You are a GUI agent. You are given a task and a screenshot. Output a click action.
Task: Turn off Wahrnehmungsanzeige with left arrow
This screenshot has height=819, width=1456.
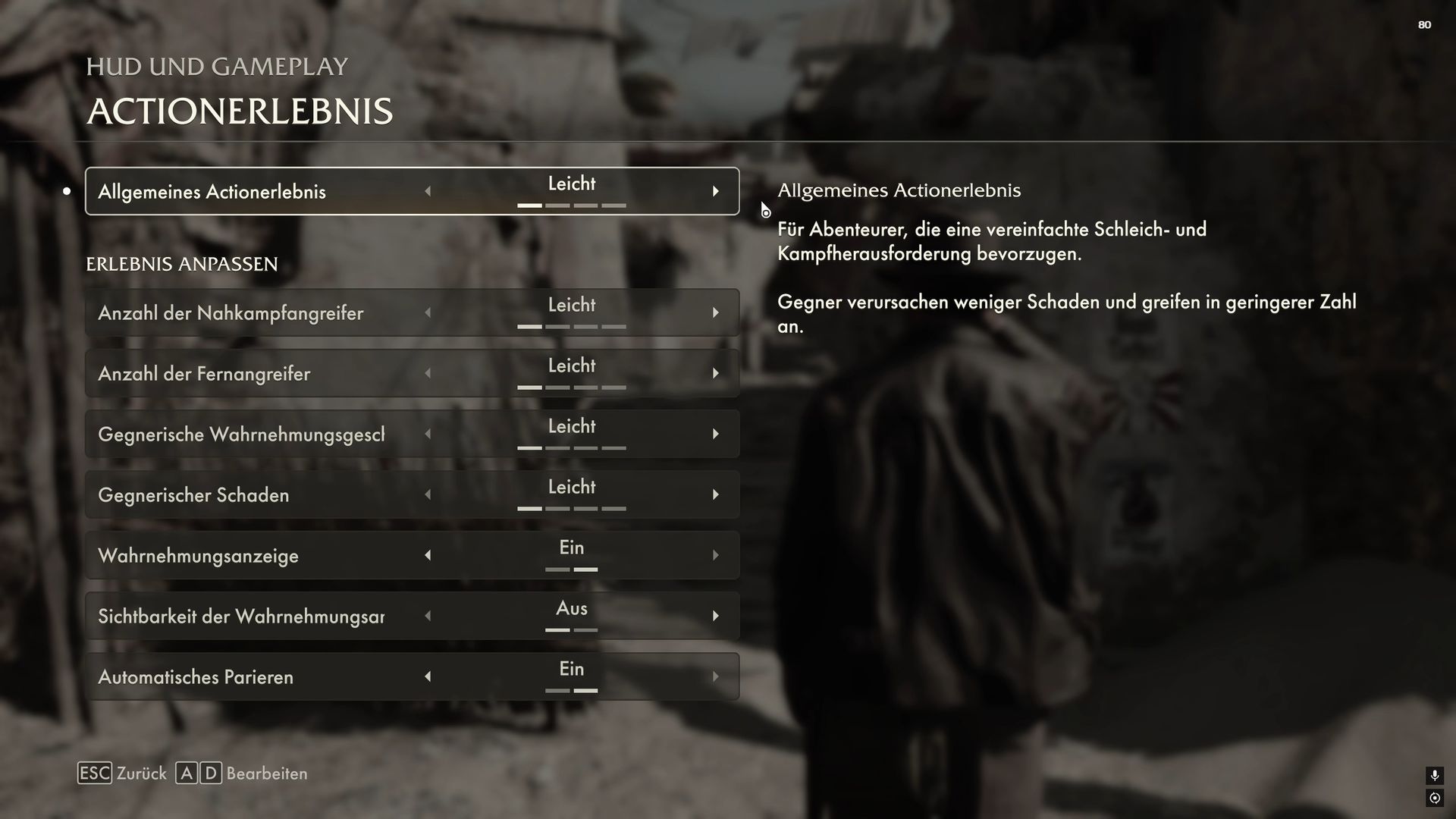tap(428, 556)
